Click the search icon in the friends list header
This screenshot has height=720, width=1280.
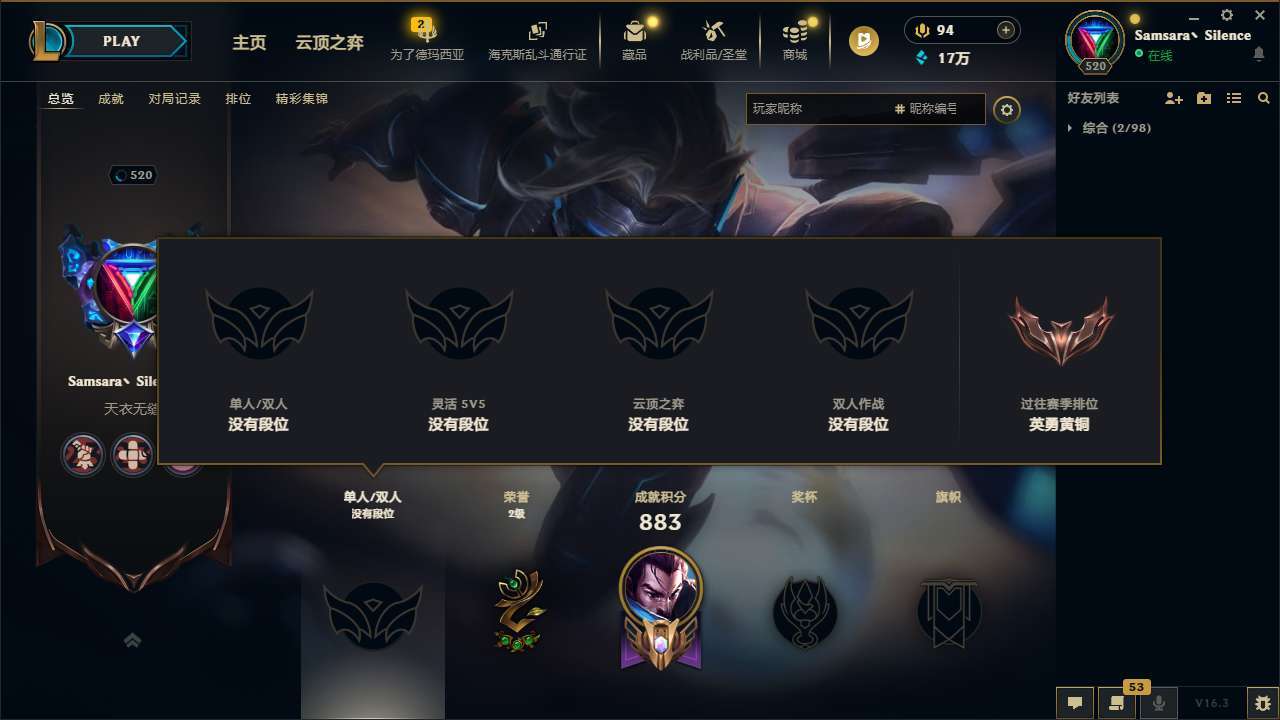pos(1264,98)
